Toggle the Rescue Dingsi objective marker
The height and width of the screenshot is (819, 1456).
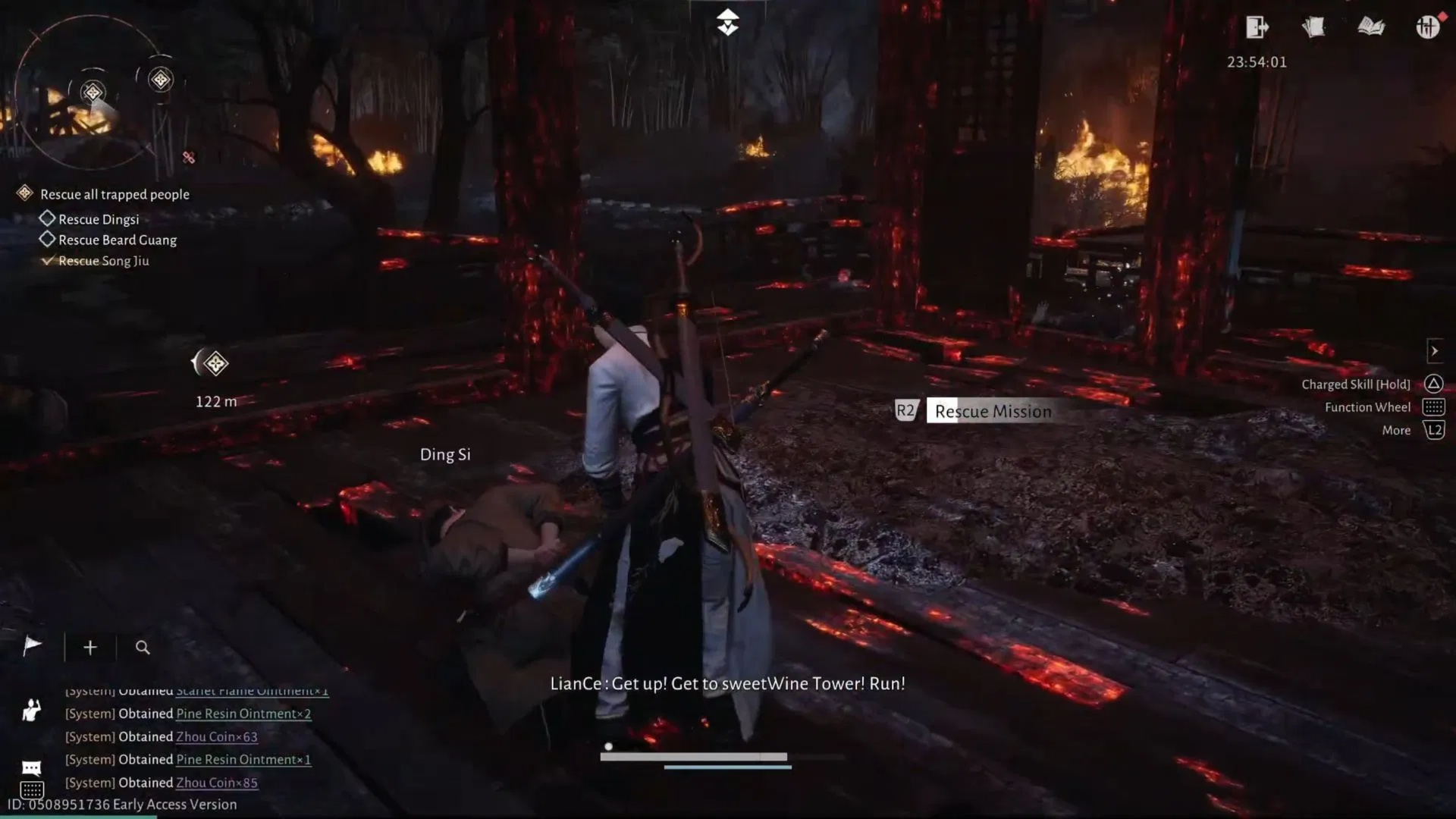pos(47,219)
